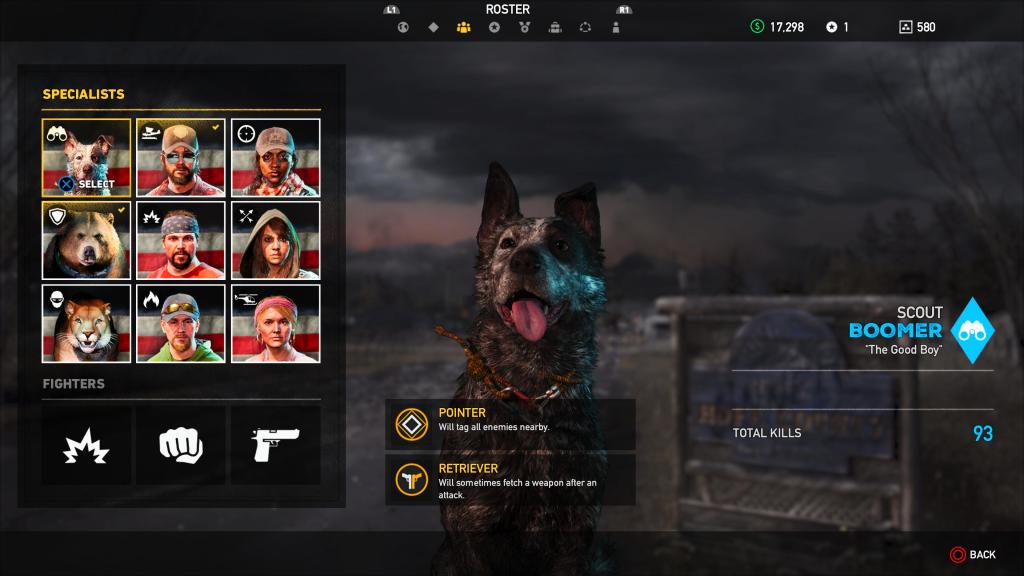Open the medal challenges tab
Viewport: 1024px width, 576px height.
pyautogui.click(x=524, y=27)
